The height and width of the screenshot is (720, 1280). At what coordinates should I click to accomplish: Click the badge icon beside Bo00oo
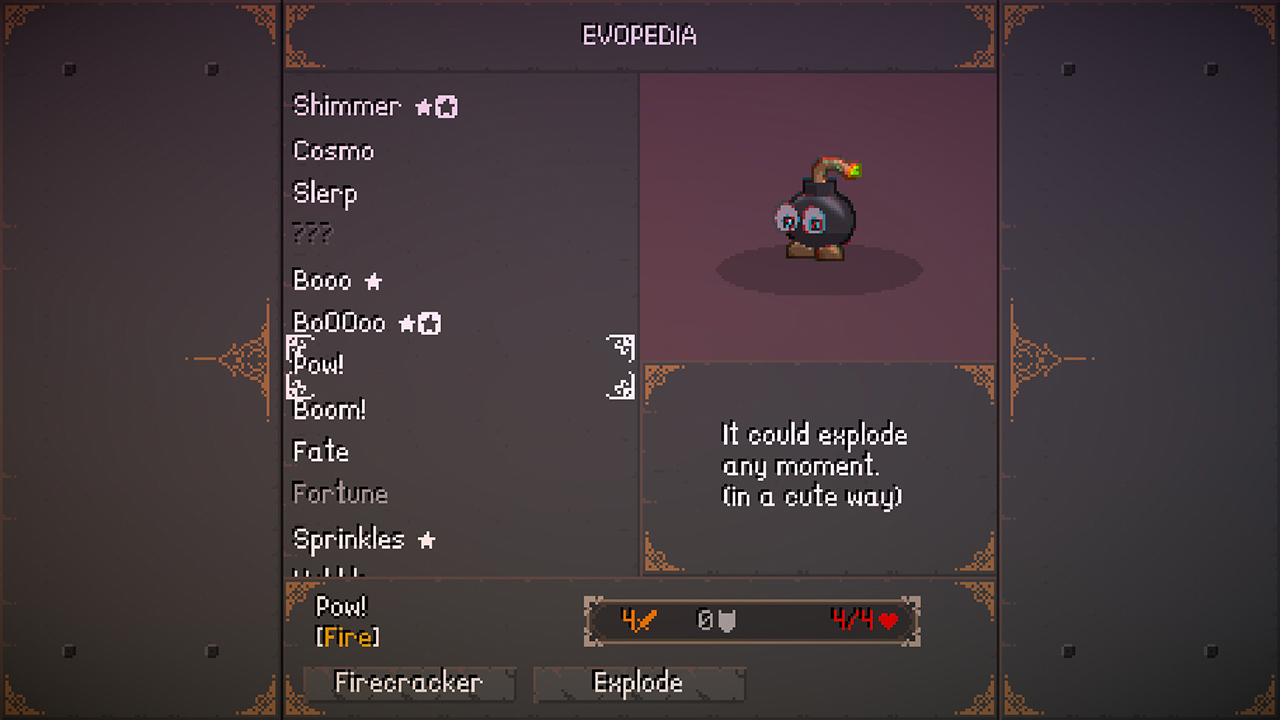point(430,322)
